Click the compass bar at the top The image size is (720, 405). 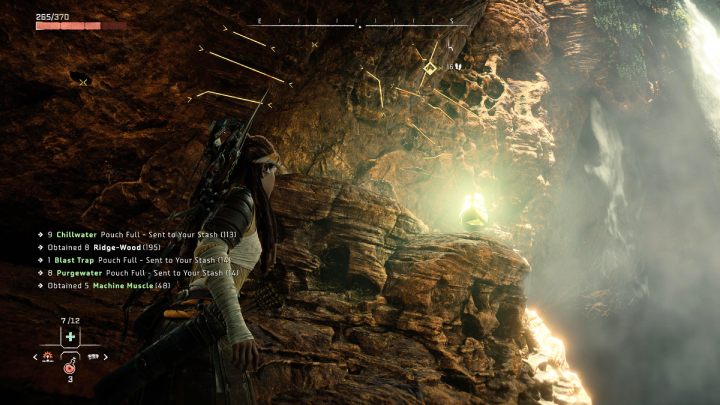click(358, 22)
